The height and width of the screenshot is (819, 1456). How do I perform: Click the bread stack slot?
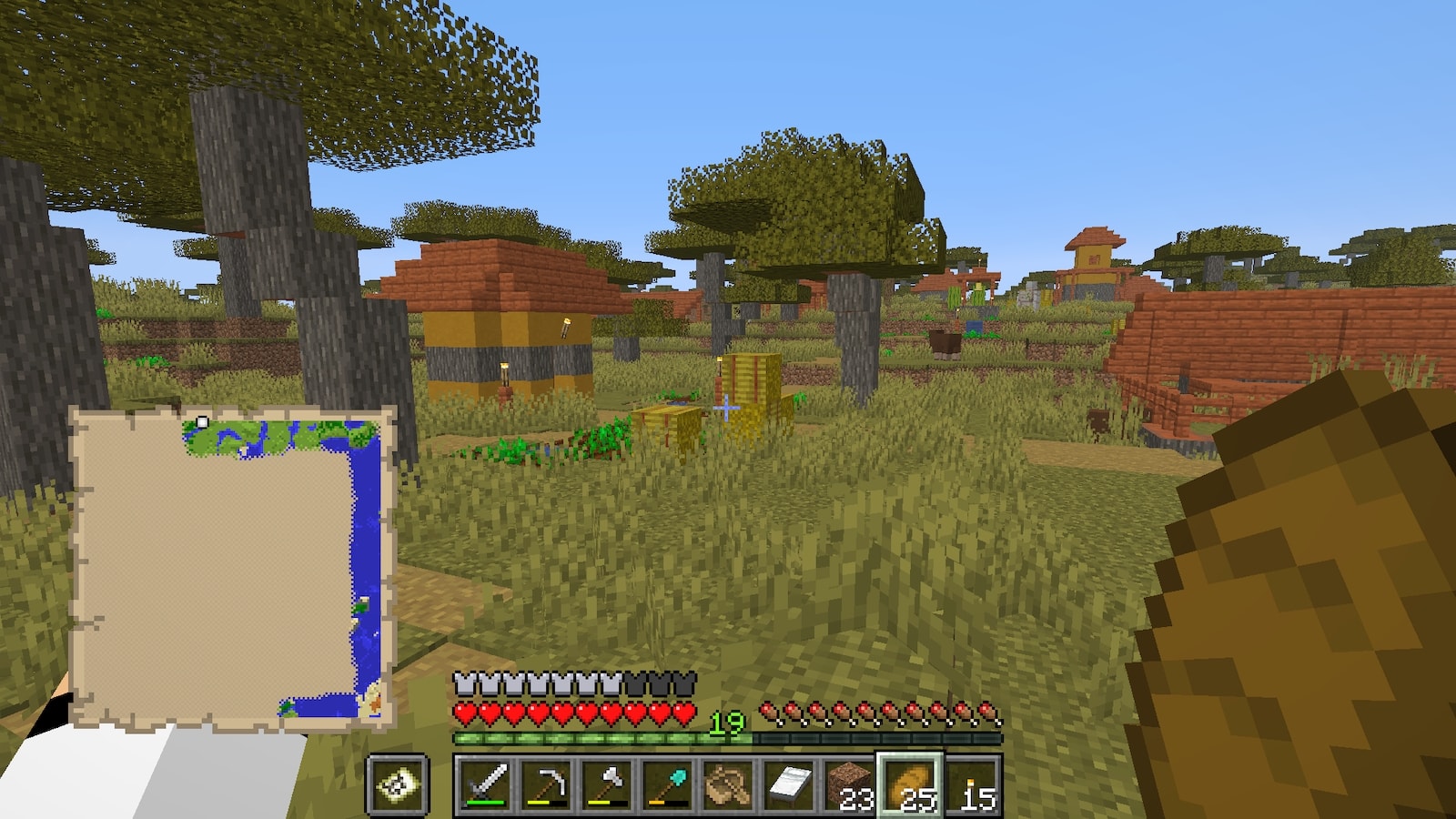click(910, 784)
